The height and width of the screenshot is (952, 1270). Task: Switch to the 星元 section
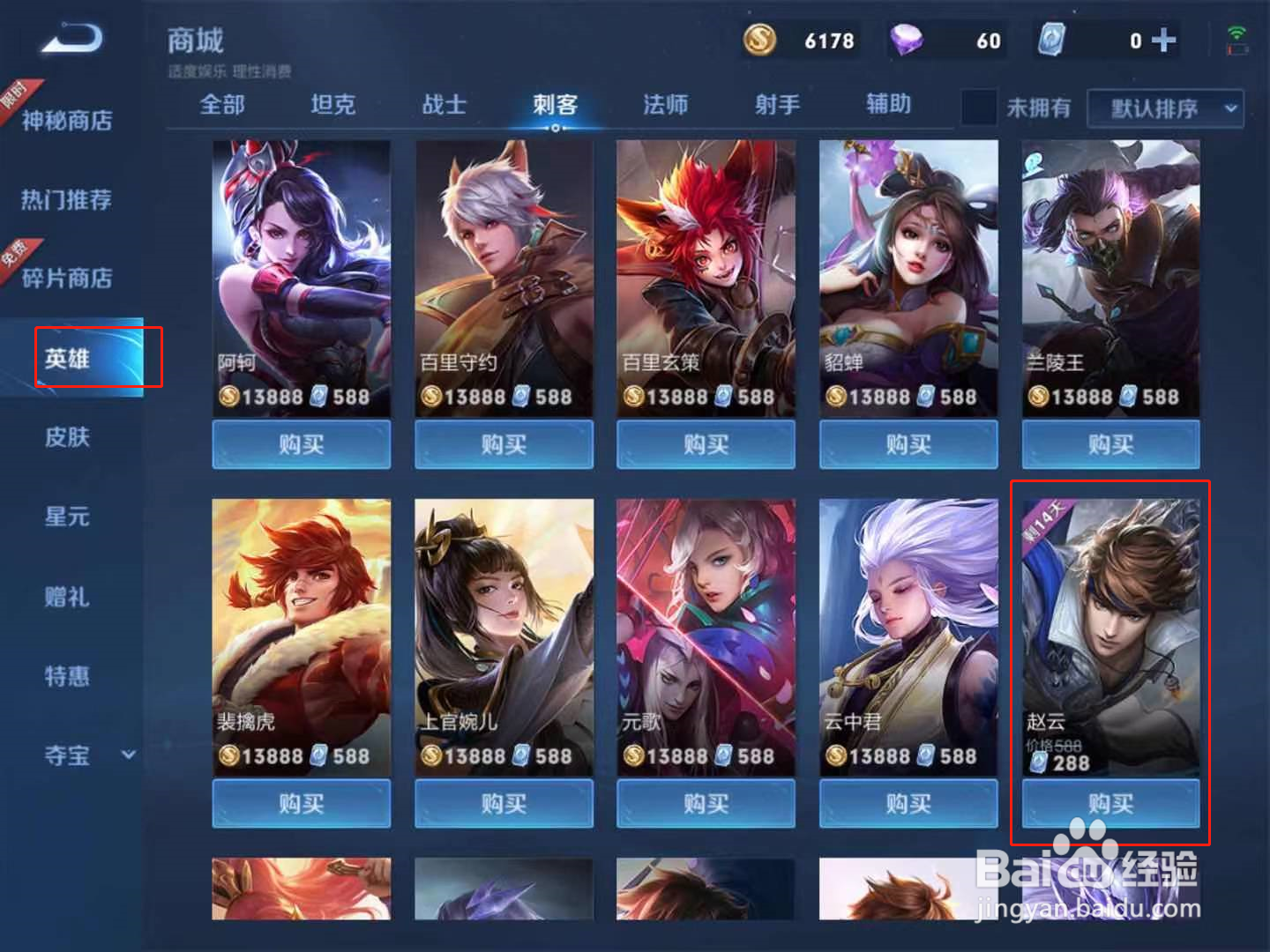tap(66, 517)
